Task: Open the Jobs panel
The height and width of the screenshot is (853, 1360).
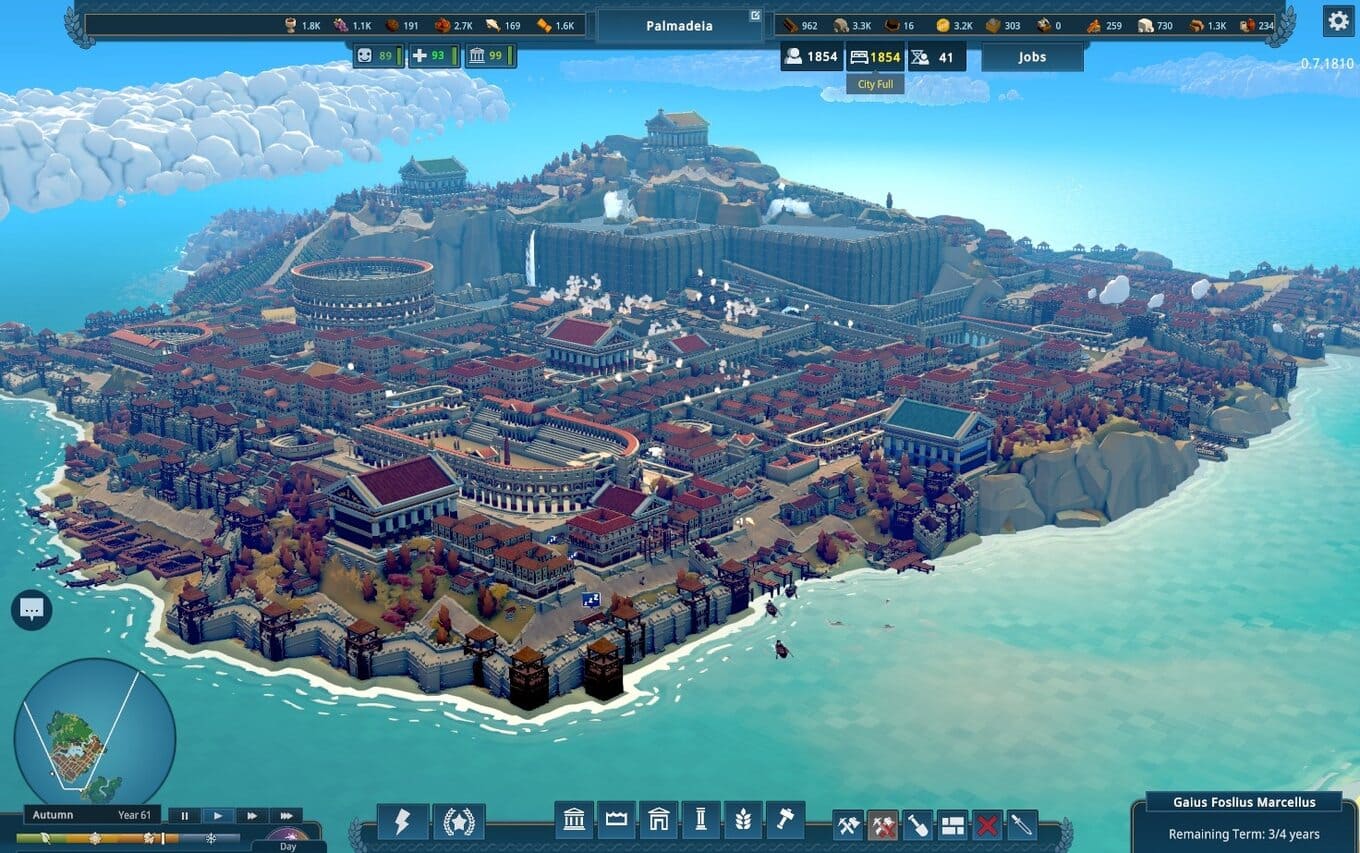Action: tap(1032, 57)
